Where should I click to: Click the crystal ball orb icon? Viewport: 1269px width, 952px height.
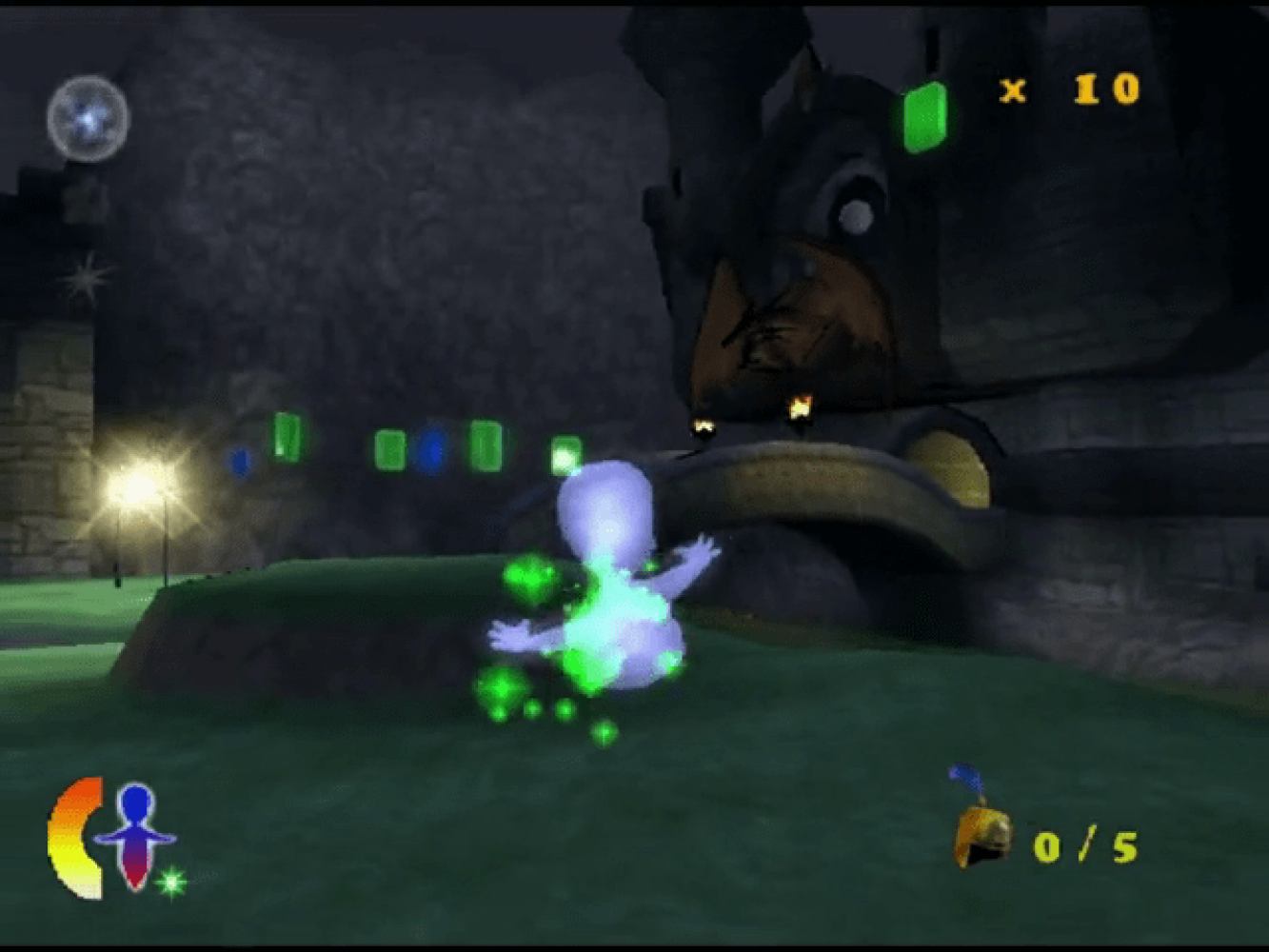point(88,119)
